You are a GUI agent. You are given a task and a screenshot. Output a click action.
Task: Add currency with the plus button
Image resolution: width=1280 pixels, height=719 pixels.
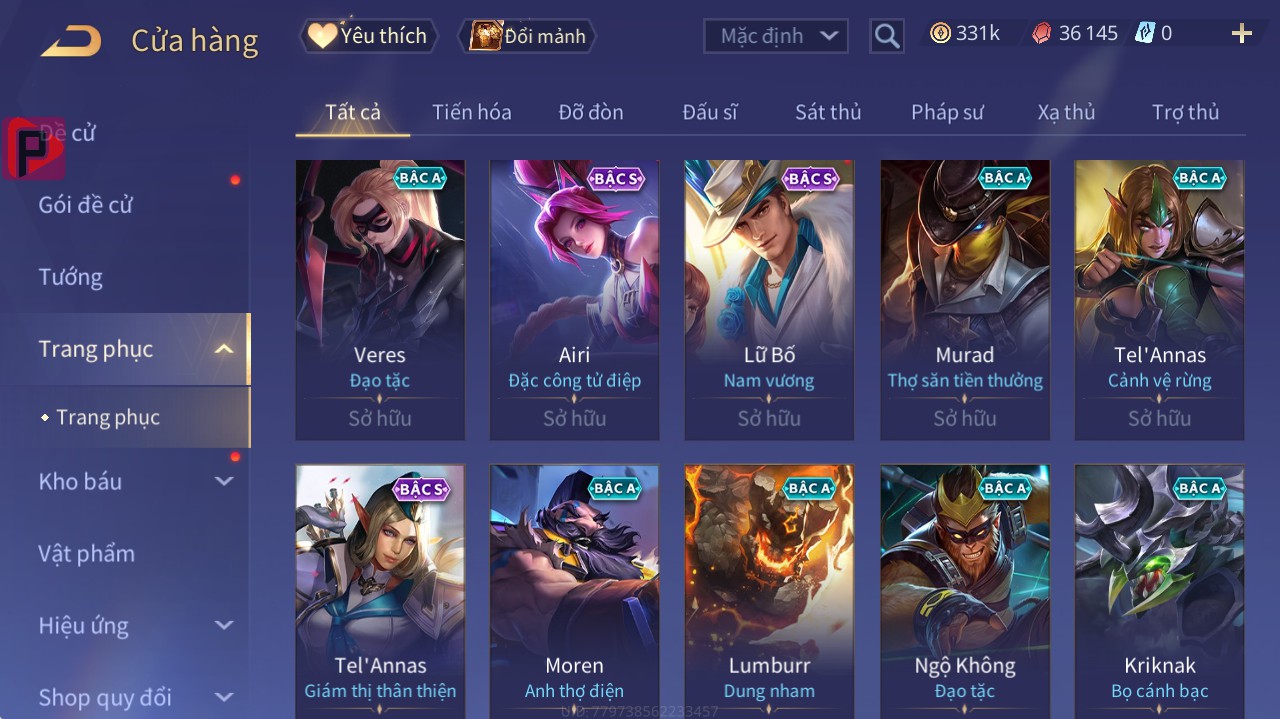[1241, 34]
